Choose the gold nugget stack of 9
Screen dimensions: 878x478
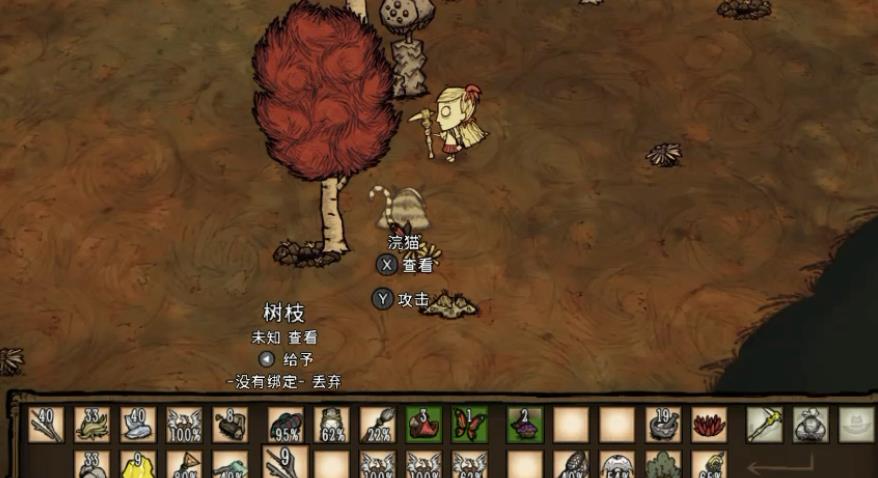[138, 466]
